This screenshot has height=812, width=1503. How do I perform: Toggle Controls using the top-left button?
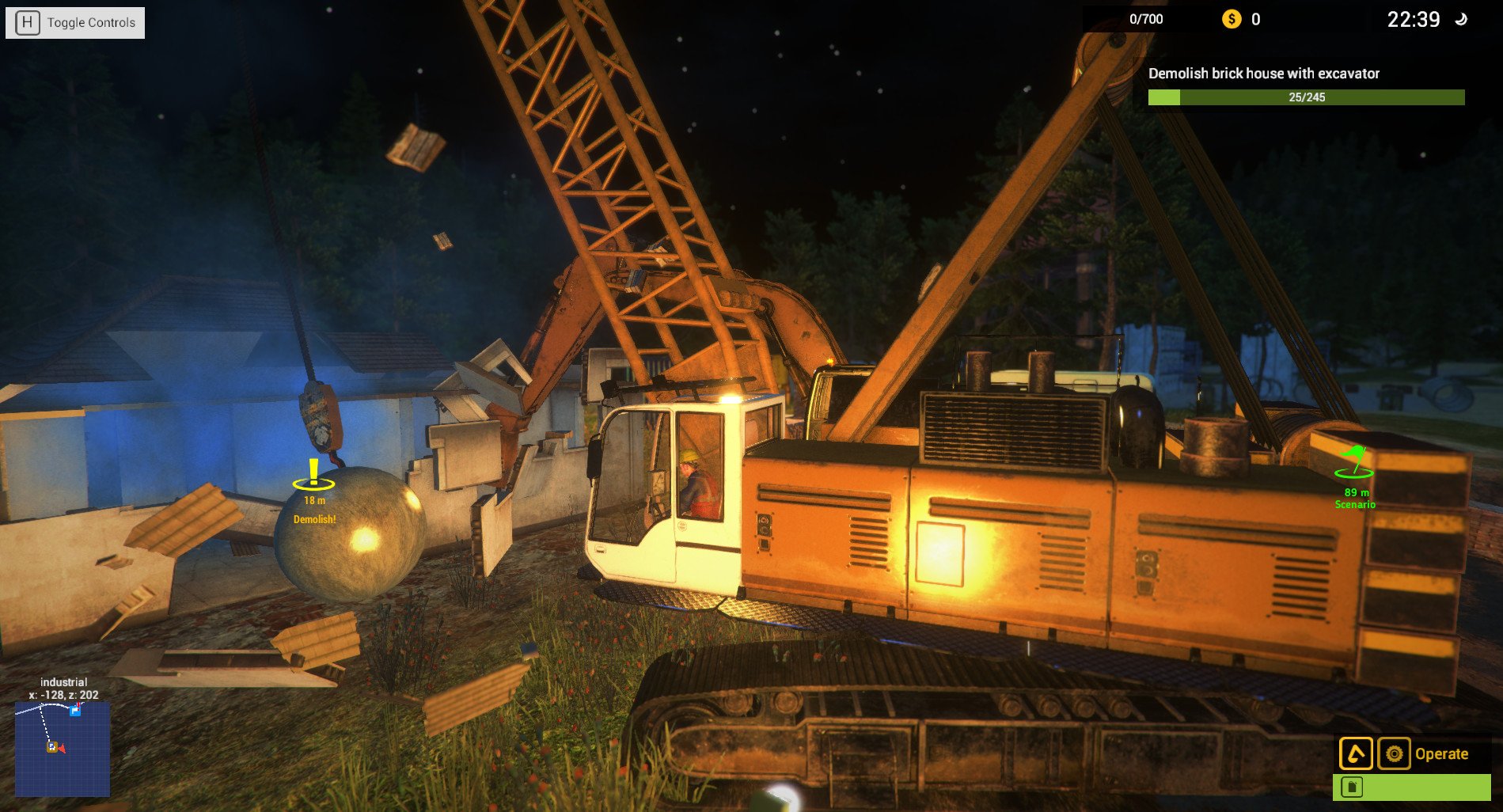[74, 21]
